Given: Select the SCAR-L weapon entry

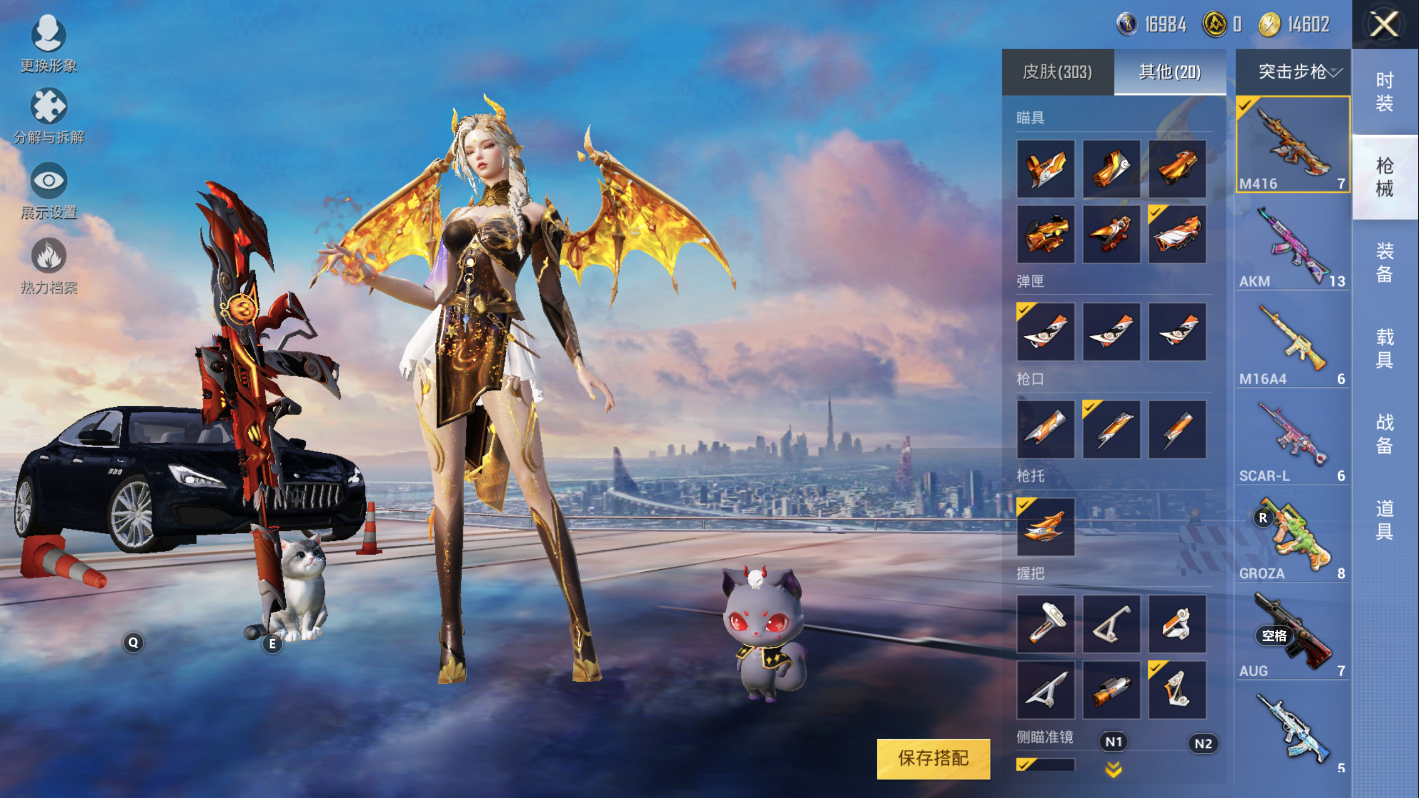Looking at the screenshot, I should point(1293,437).
